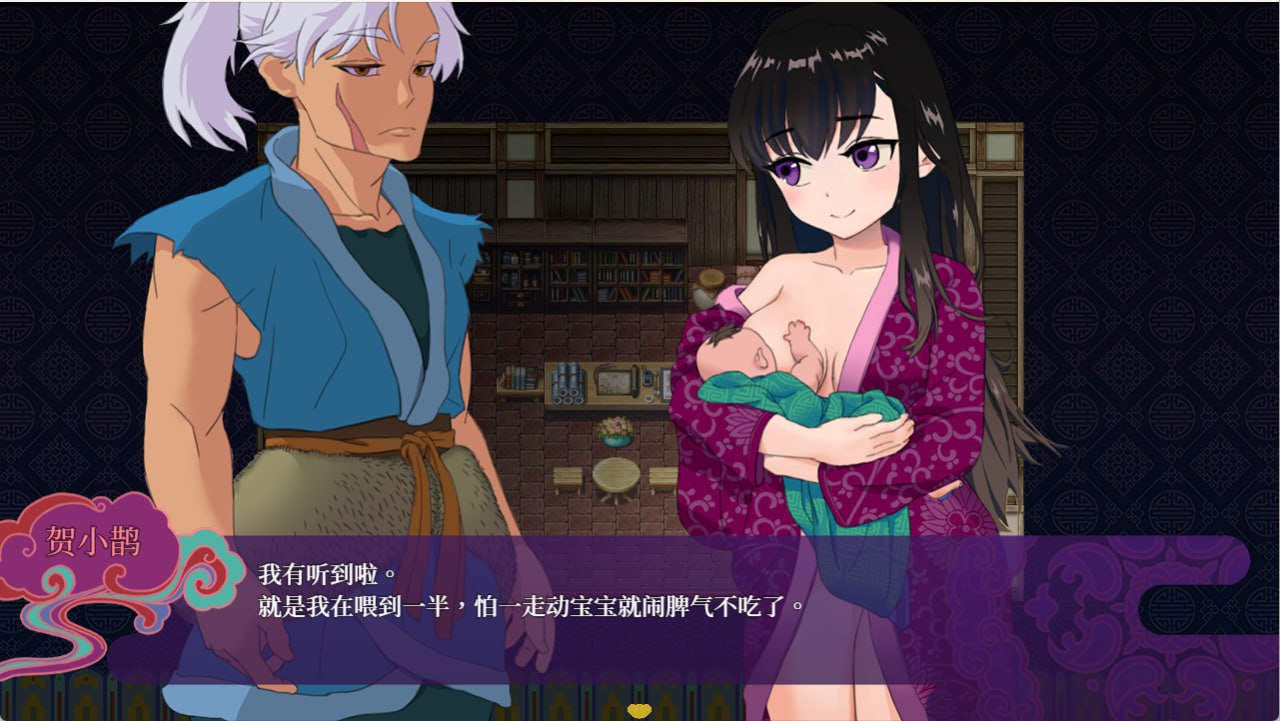Click the jars on the middle shelf

pos(568,381)
